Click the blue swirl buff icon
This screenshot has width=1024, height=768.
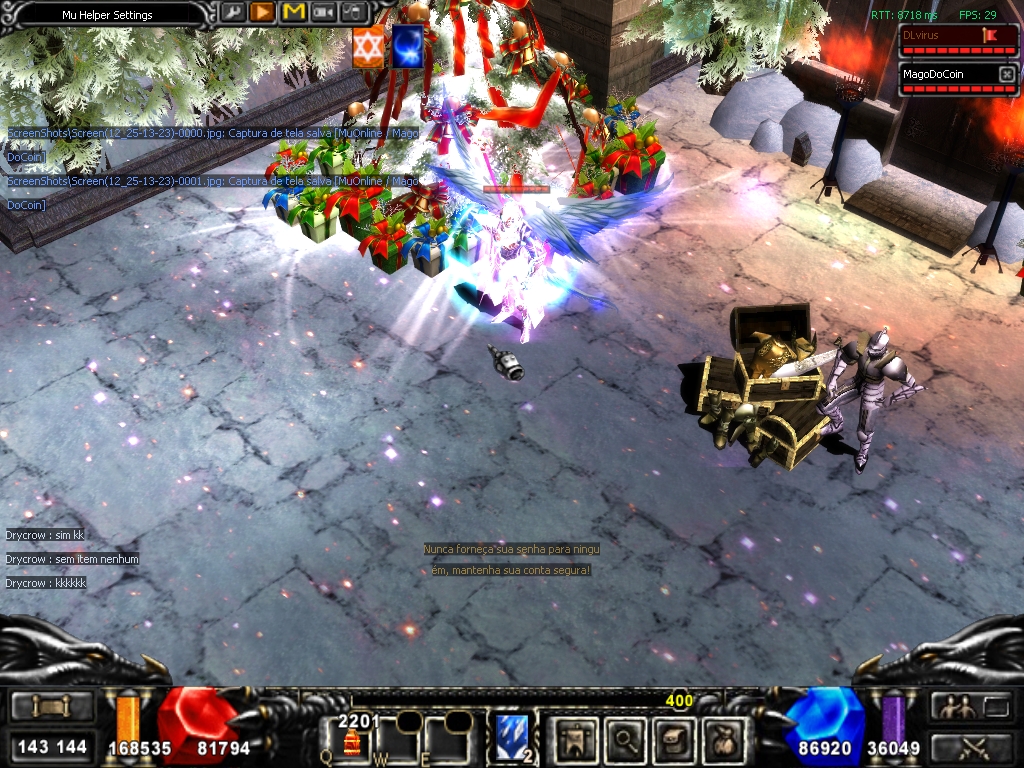(x=406, y=48)
